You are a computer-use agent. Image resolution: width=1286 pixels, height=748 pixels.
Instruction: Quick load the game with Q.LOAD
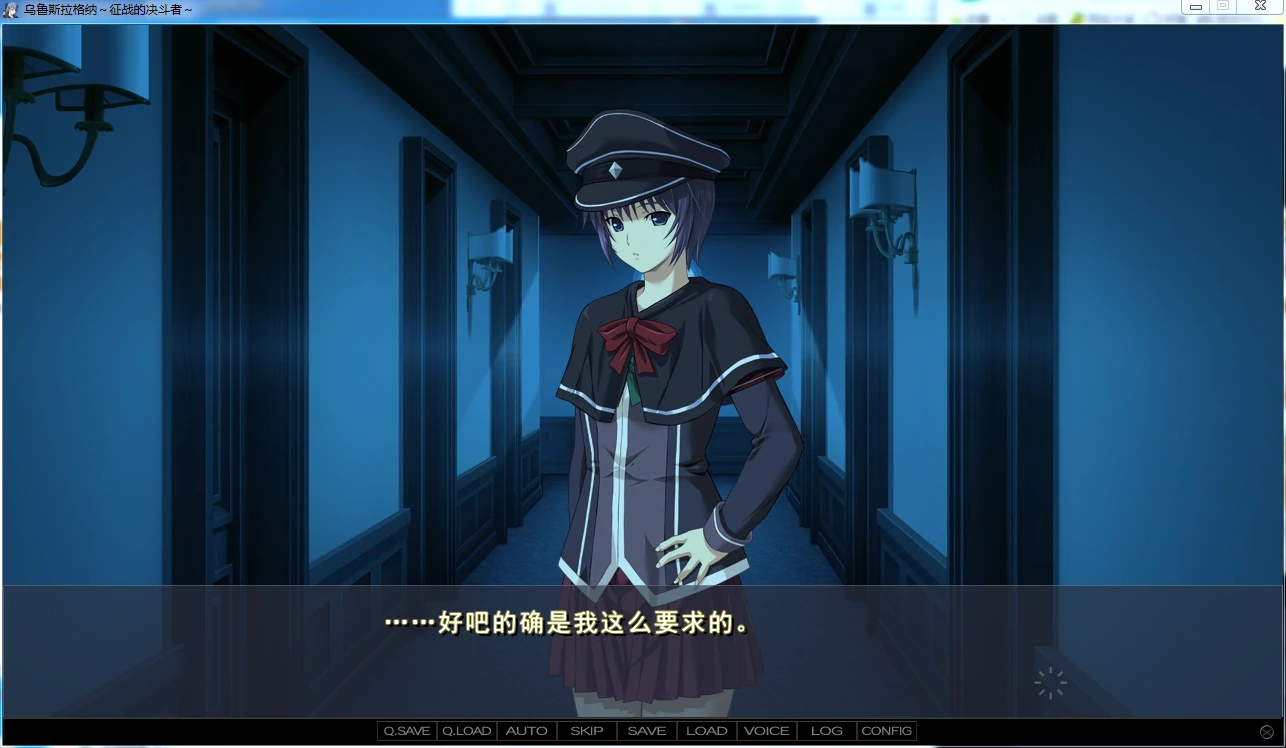tap(465, 730)
